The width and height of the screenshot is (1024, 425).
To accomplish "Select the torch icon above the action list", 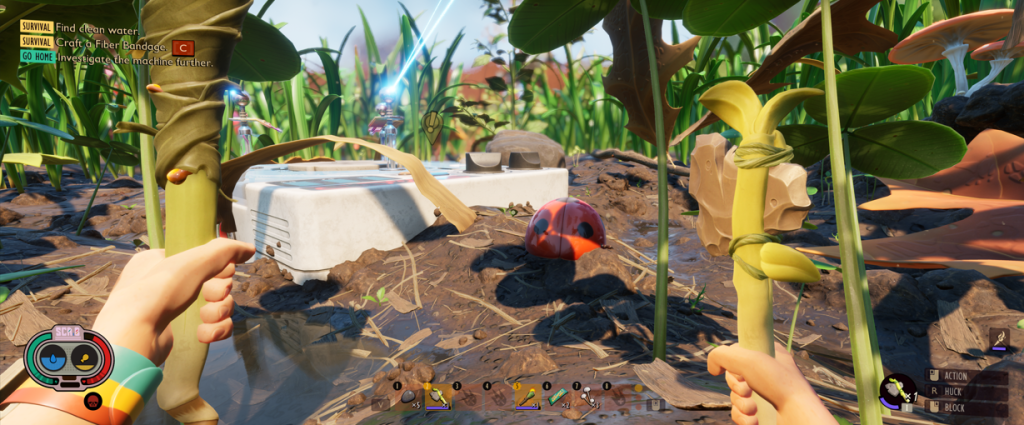I will pos(997,339).
